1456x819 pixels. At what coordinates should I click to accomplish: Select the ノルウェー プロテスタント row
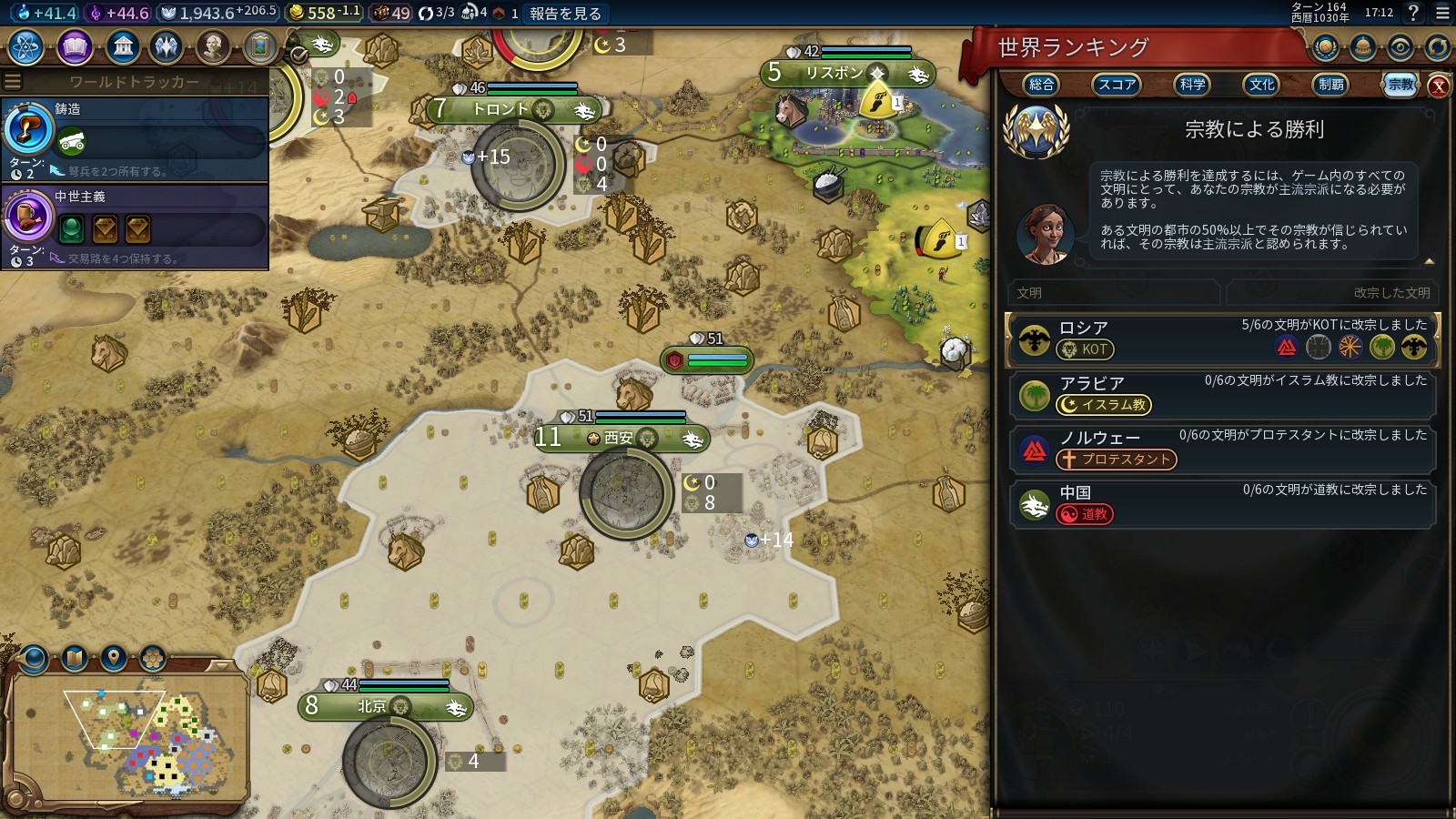(x=1221, y=450)
